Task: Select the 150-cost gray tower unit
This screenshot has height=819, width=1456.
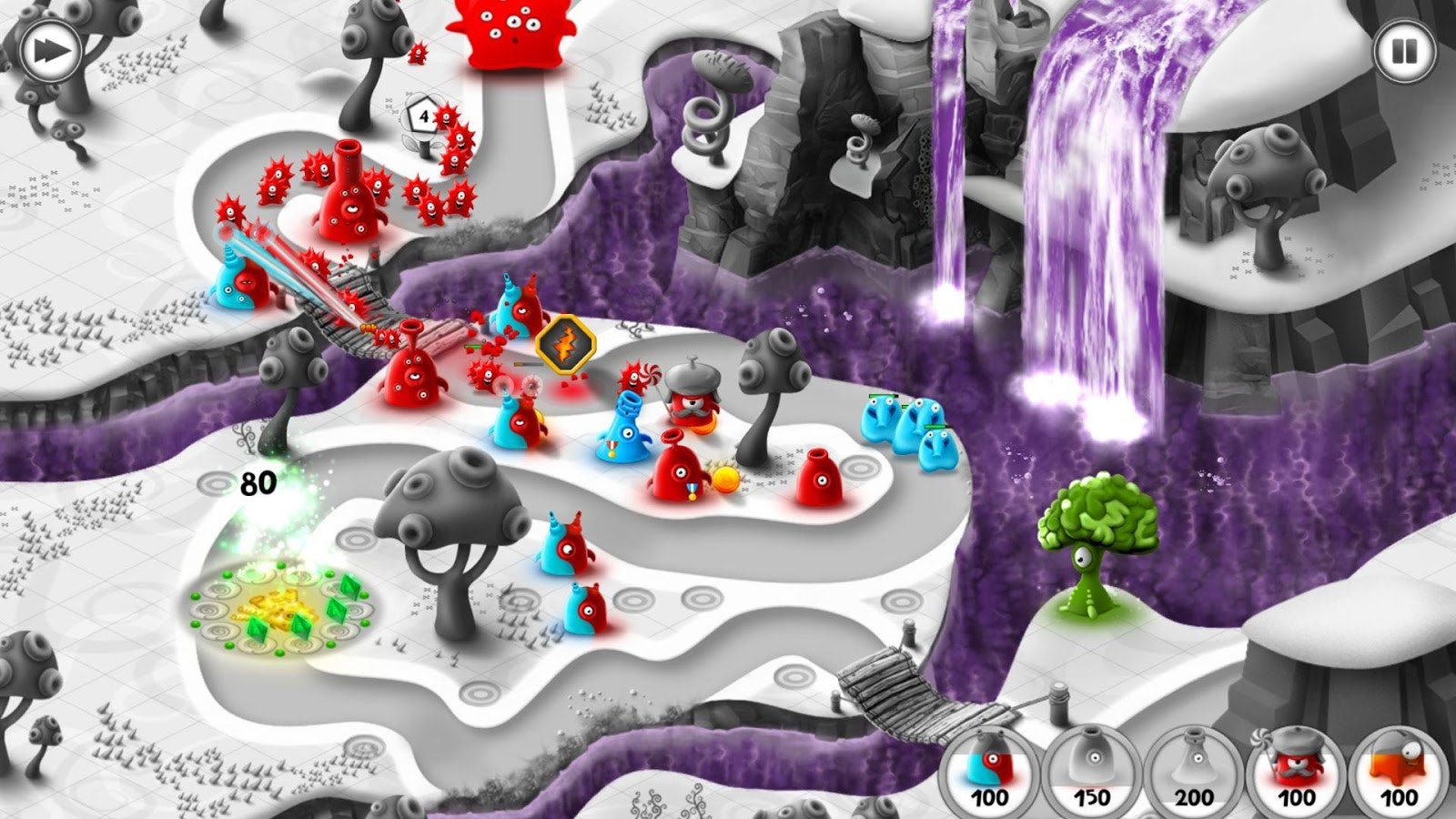Action: tap(1091, 775)
